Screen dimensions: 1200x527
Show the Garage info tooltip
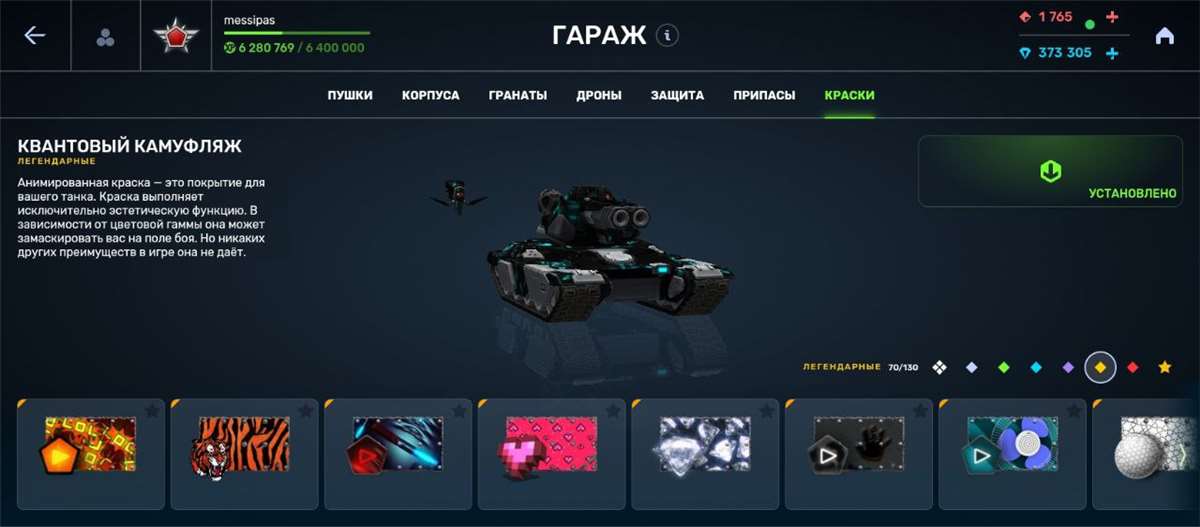click(668, 36)
